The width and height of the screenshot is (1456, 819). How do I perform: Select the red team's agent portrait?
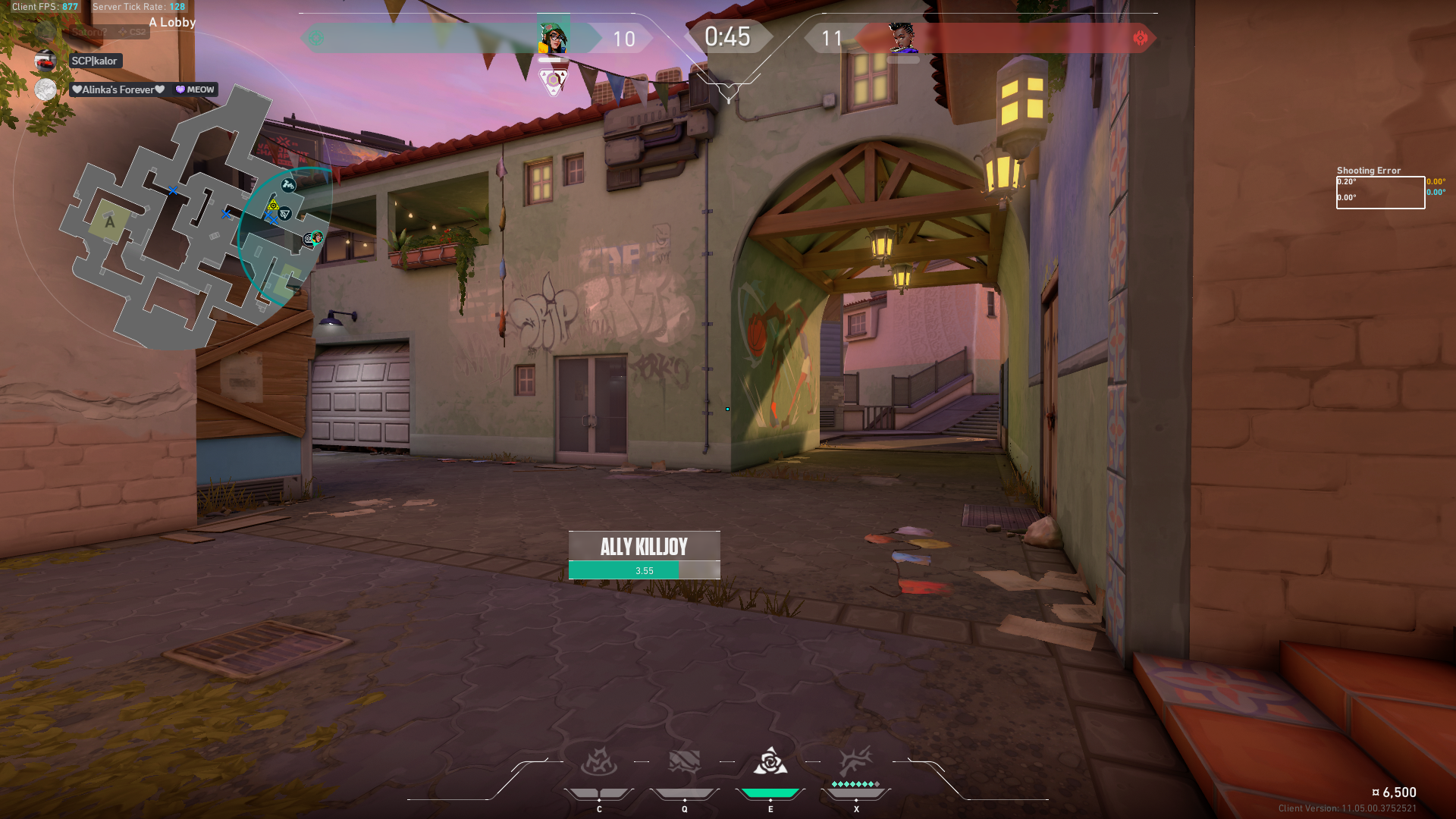pyautogui.click(x=902, y=37)
